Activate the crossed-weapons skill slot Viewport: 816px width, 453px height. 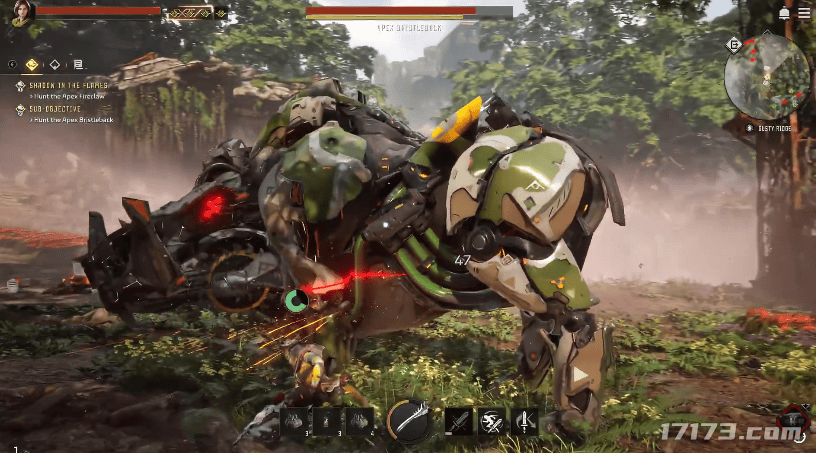click(491, 422)
